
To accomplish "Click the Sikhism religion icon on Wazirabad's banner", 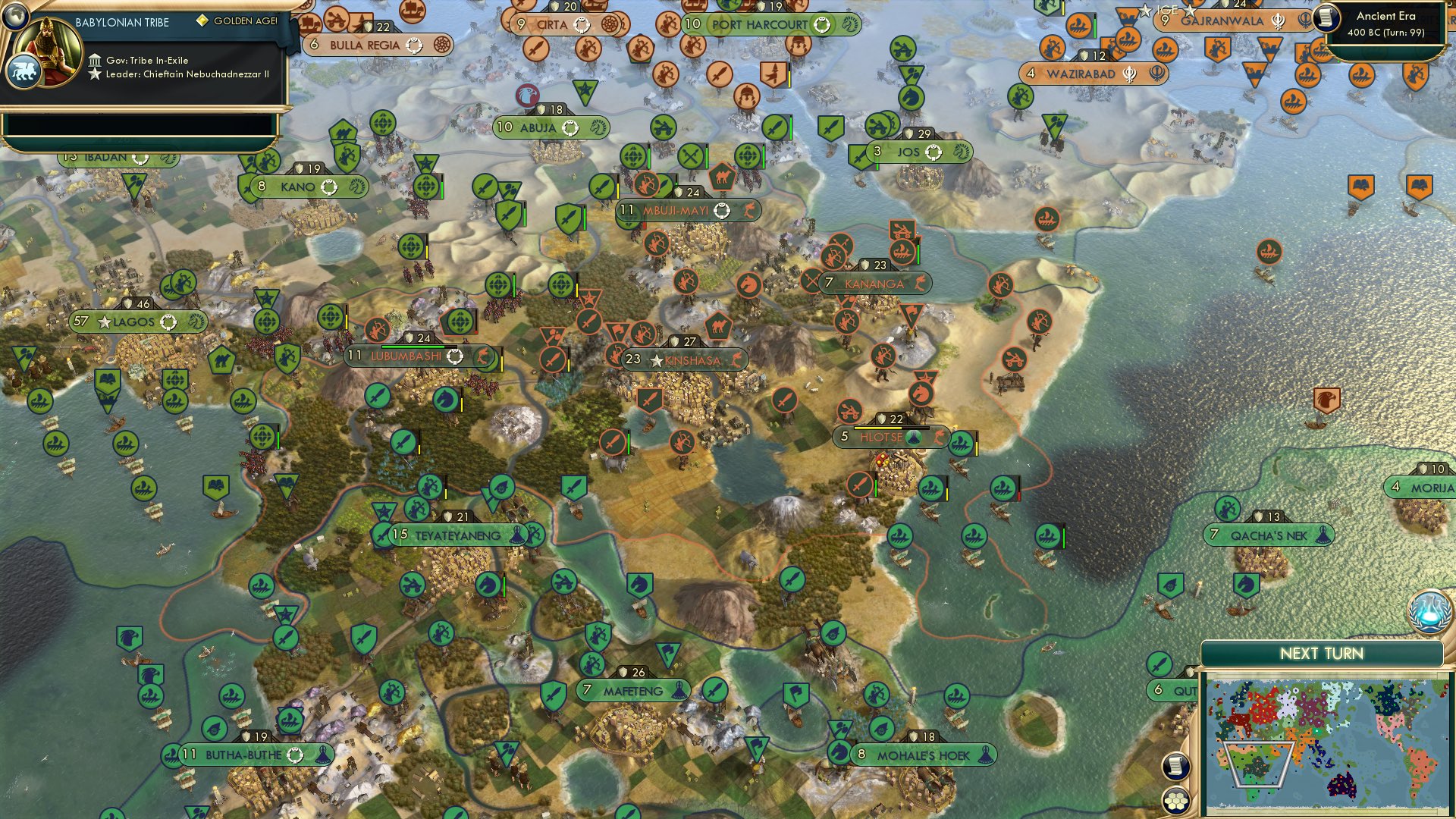I will [x=1129, y=74].
